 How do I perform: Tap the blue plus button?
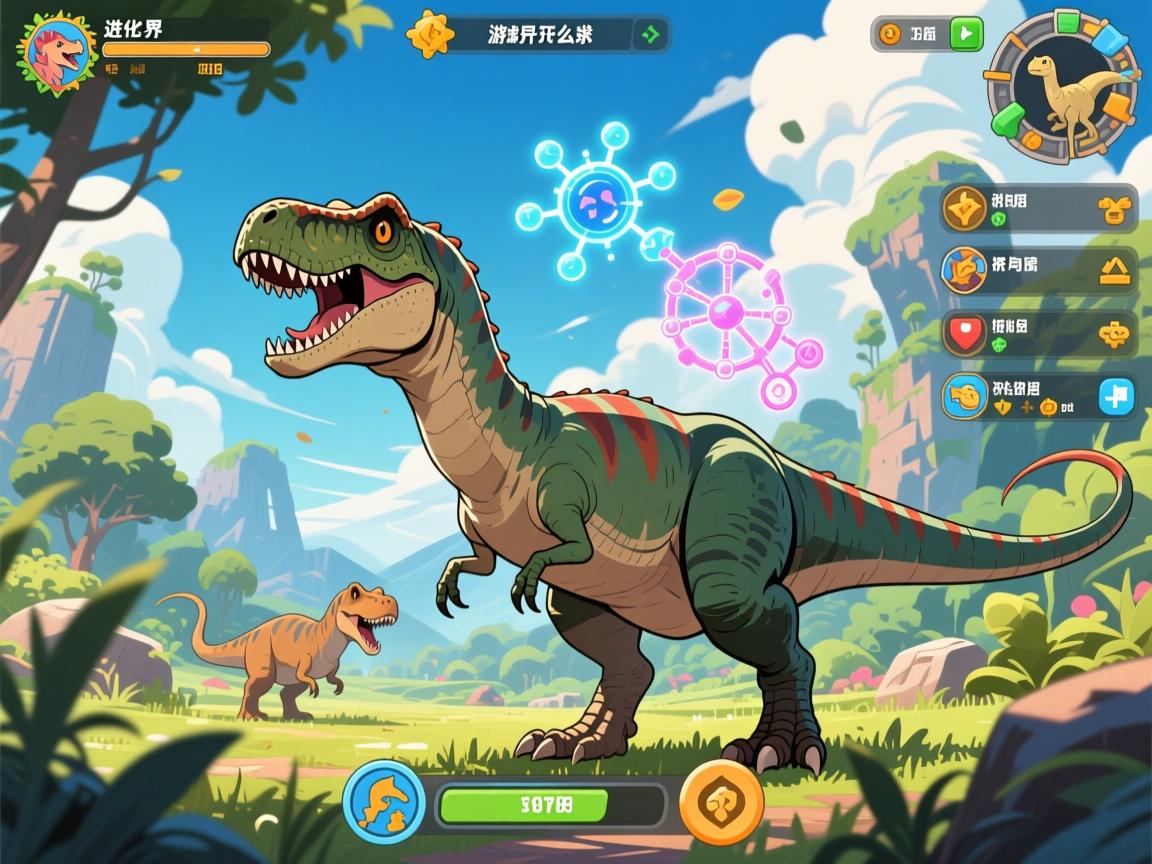click(1116, 397)
